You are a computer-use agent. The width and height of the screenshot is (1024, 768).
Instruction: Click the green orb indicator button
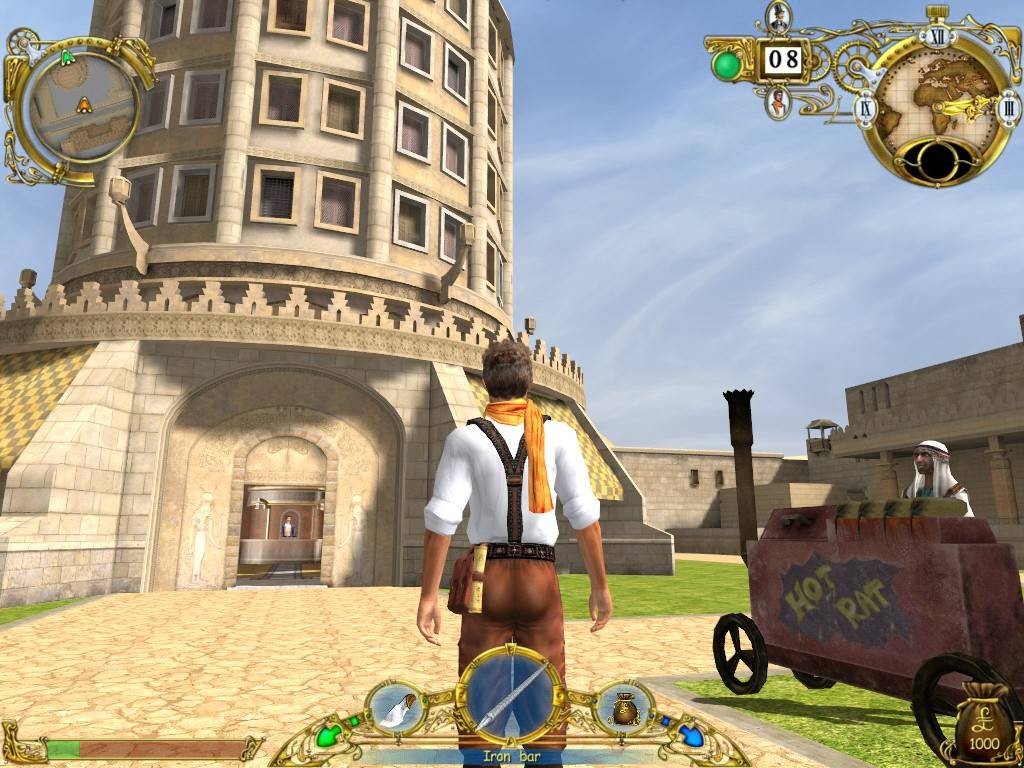(727, 64)
